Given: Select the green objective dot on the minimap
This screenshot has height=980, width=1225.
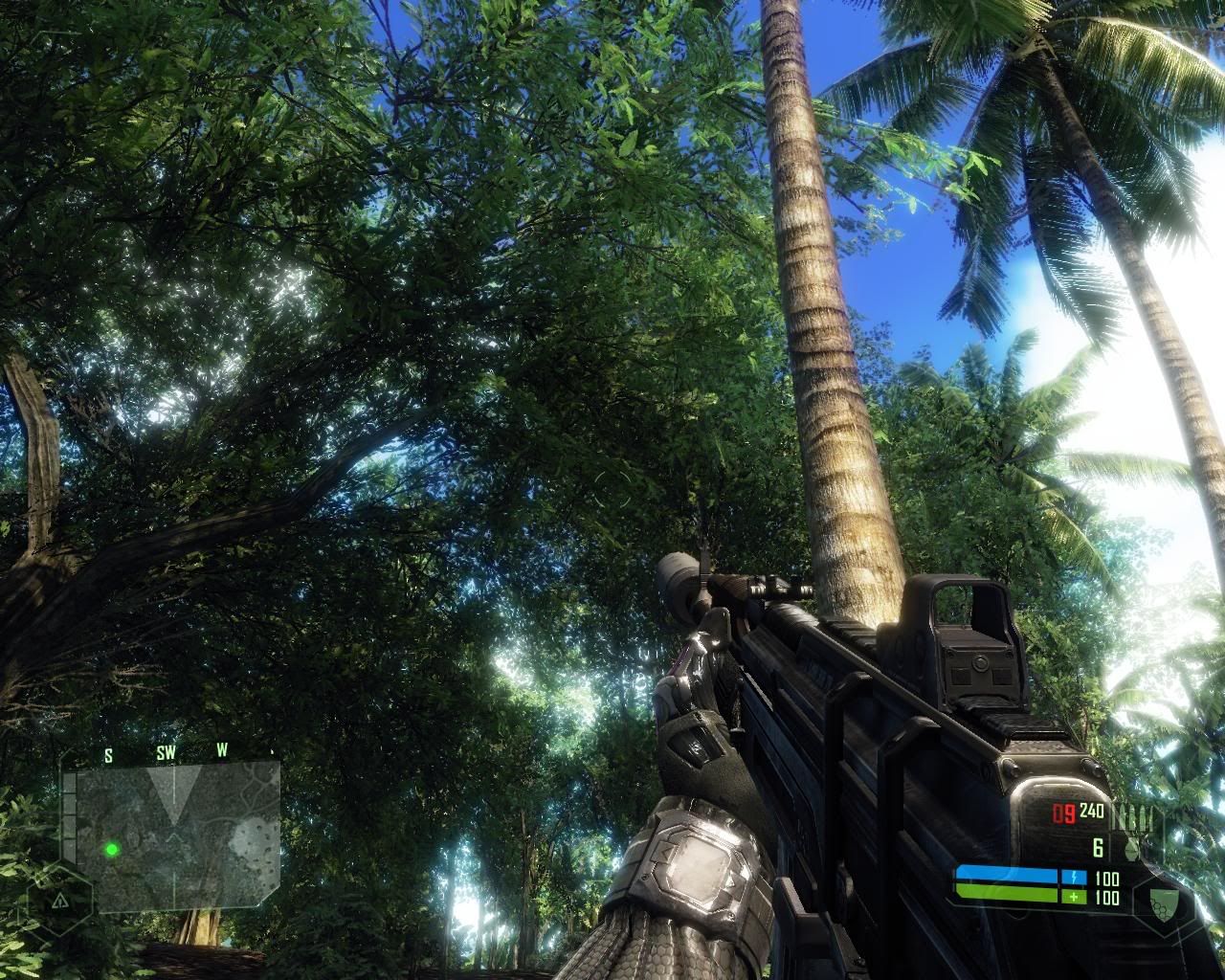Looking at the screenshot, I should (x=112, y=849).
